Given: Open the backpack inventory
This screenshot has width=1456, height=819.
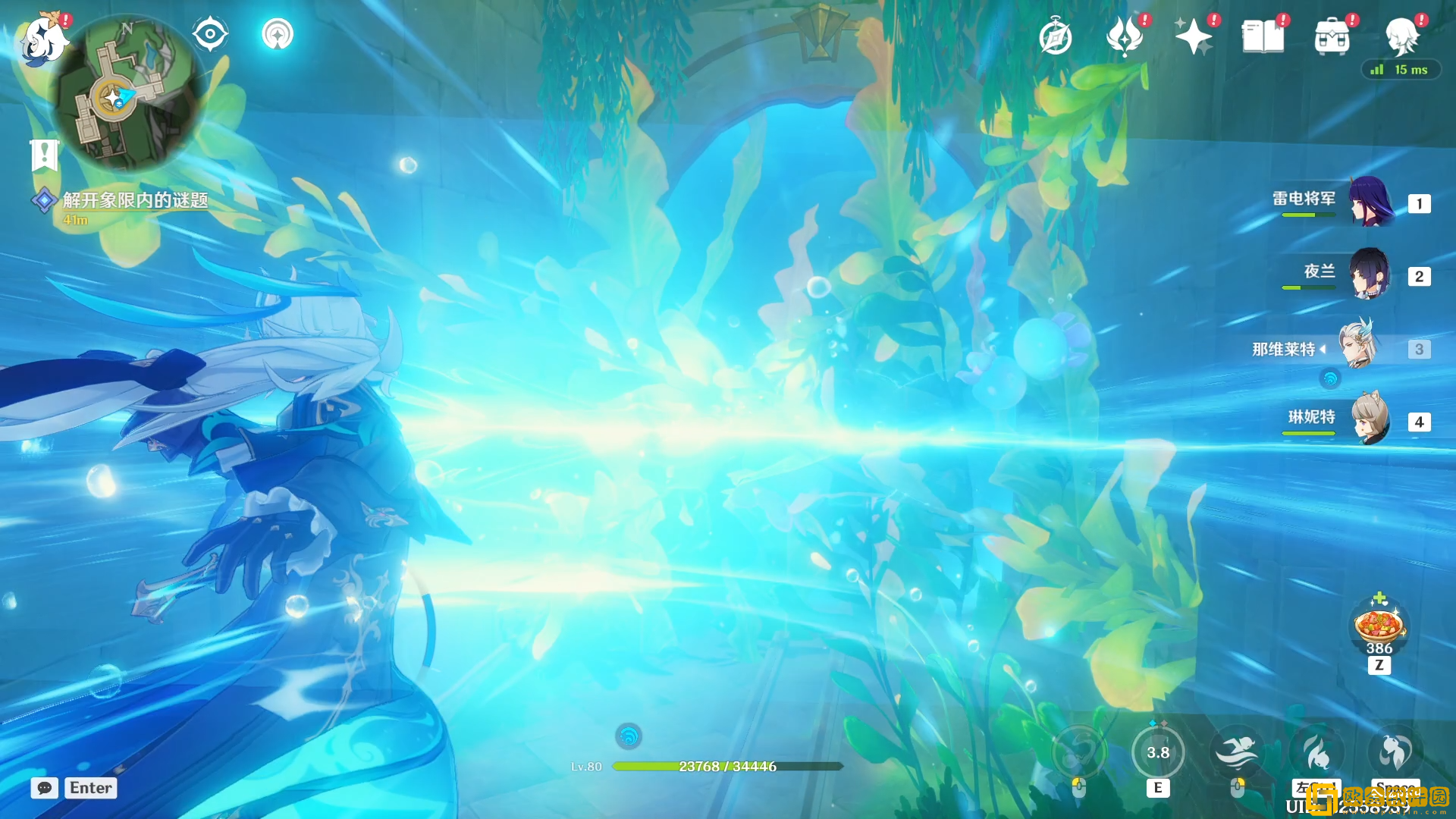Looking at the screenshot, I should (x=1332, y=36).
